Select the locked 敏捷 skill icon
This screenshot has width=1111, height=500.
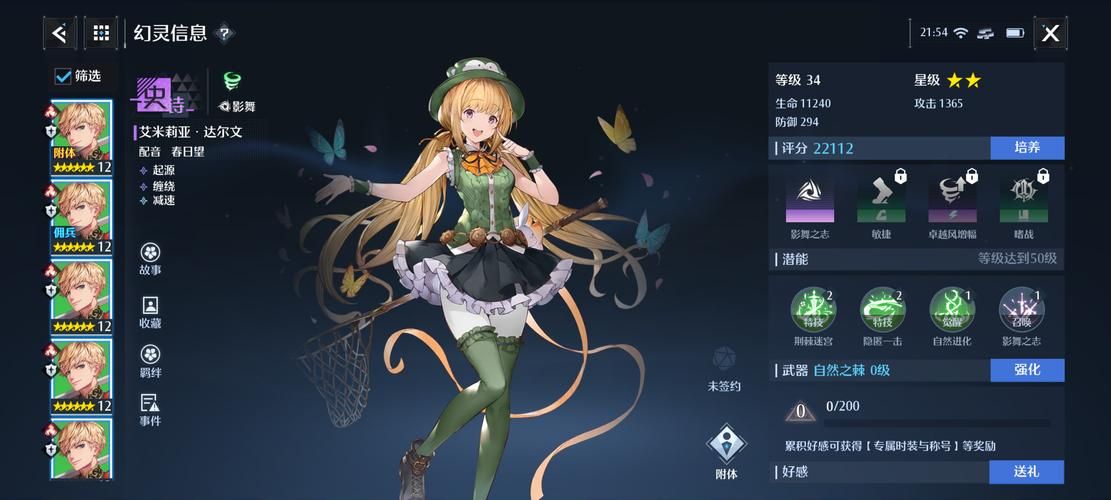[x=881, y=197]
